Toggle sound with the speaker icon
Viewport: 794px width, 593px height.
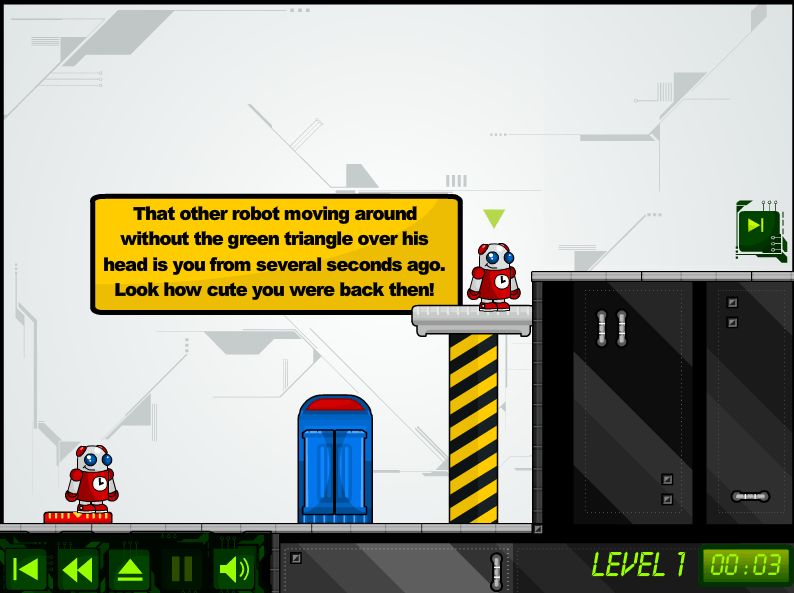click(234, 570)
